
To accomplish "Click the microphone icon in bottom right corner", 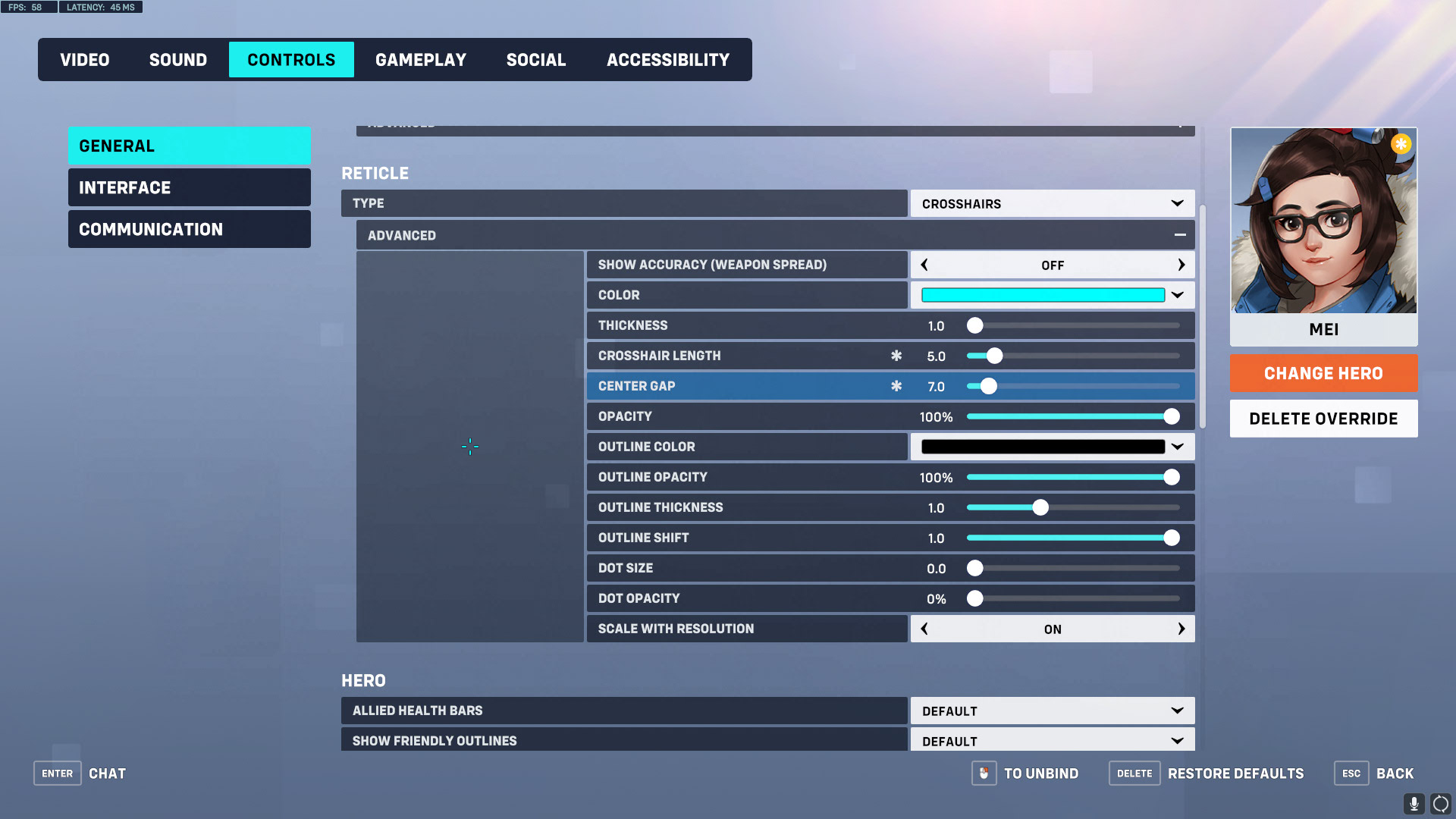I will click(x=1415, y=802).
